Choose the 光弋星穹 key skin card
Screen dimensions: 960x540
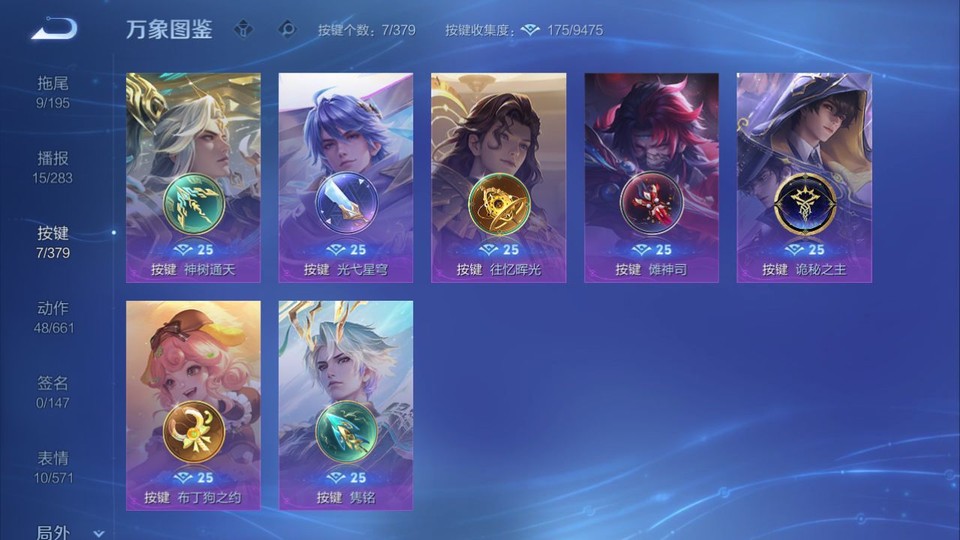click(346, 177)
